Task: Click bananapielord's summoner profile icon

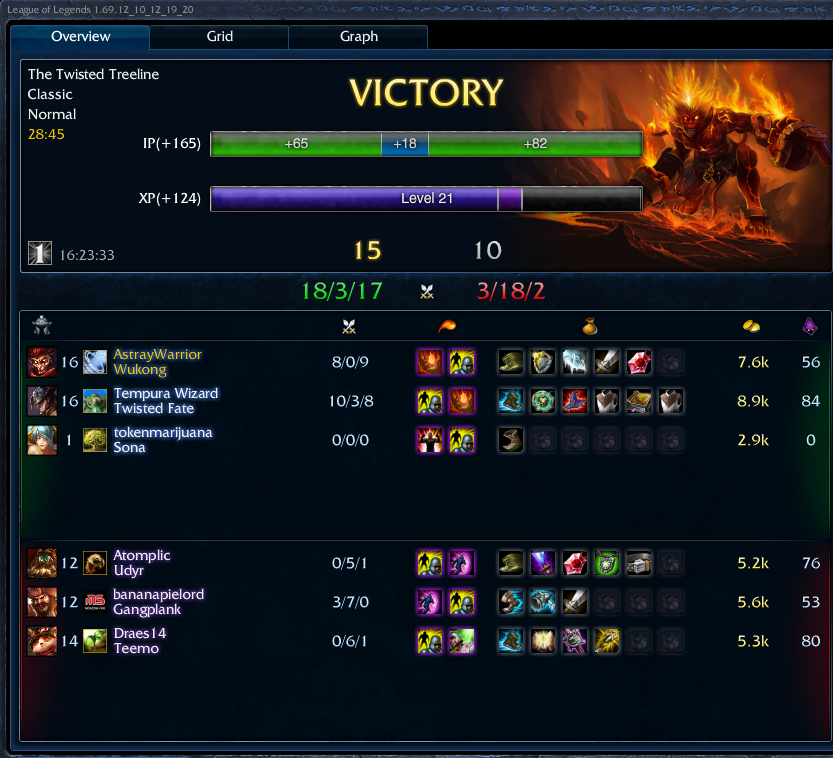Action: click(x=95, y=602)
